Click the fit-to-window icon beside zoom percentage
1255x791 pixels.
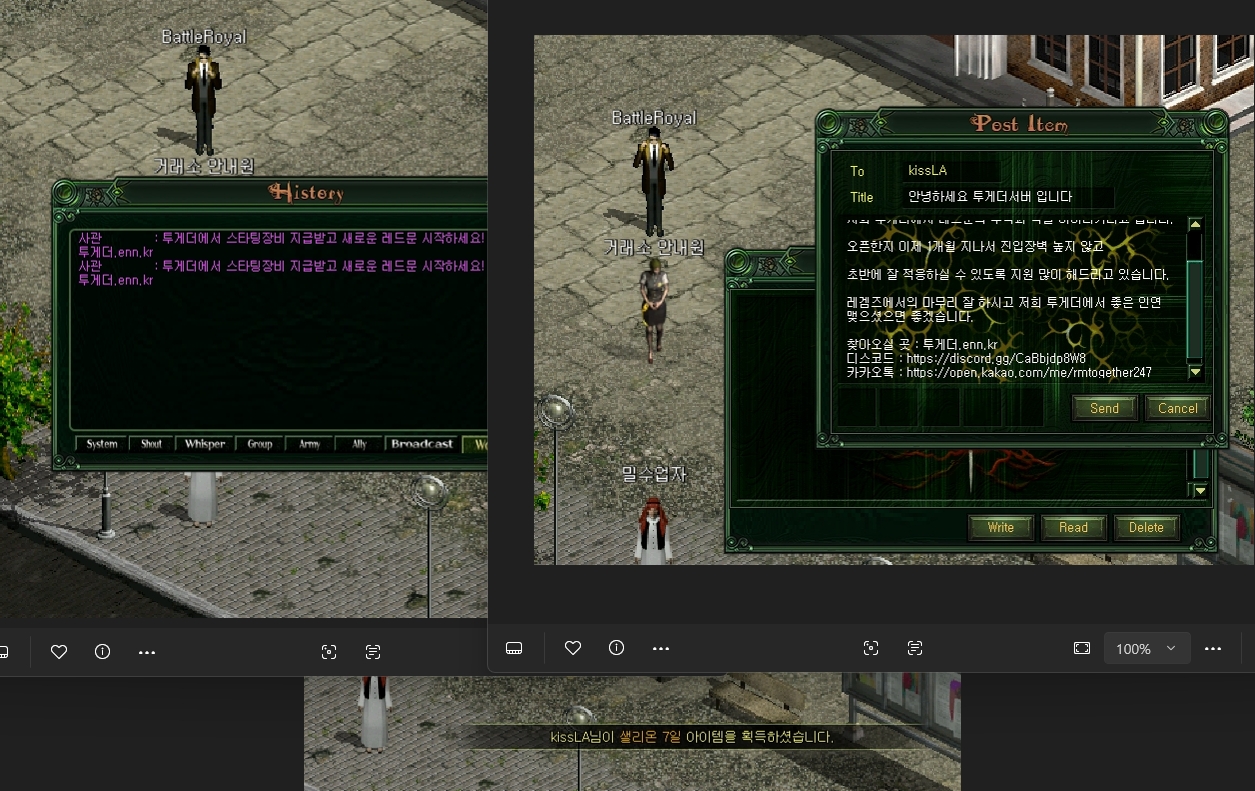pos(1081,648)
